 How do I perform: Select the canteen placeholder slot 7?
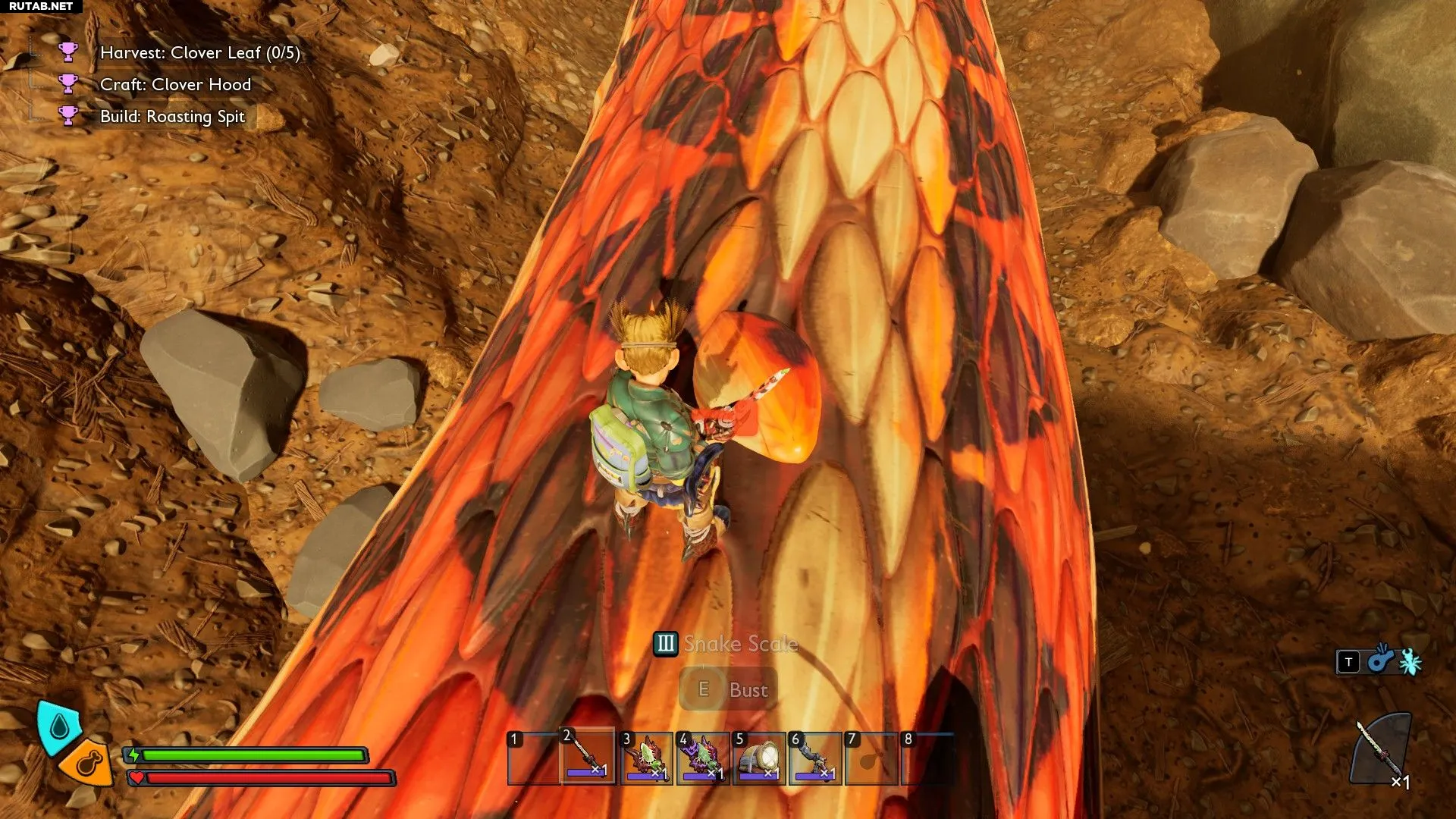pos(871,758)
